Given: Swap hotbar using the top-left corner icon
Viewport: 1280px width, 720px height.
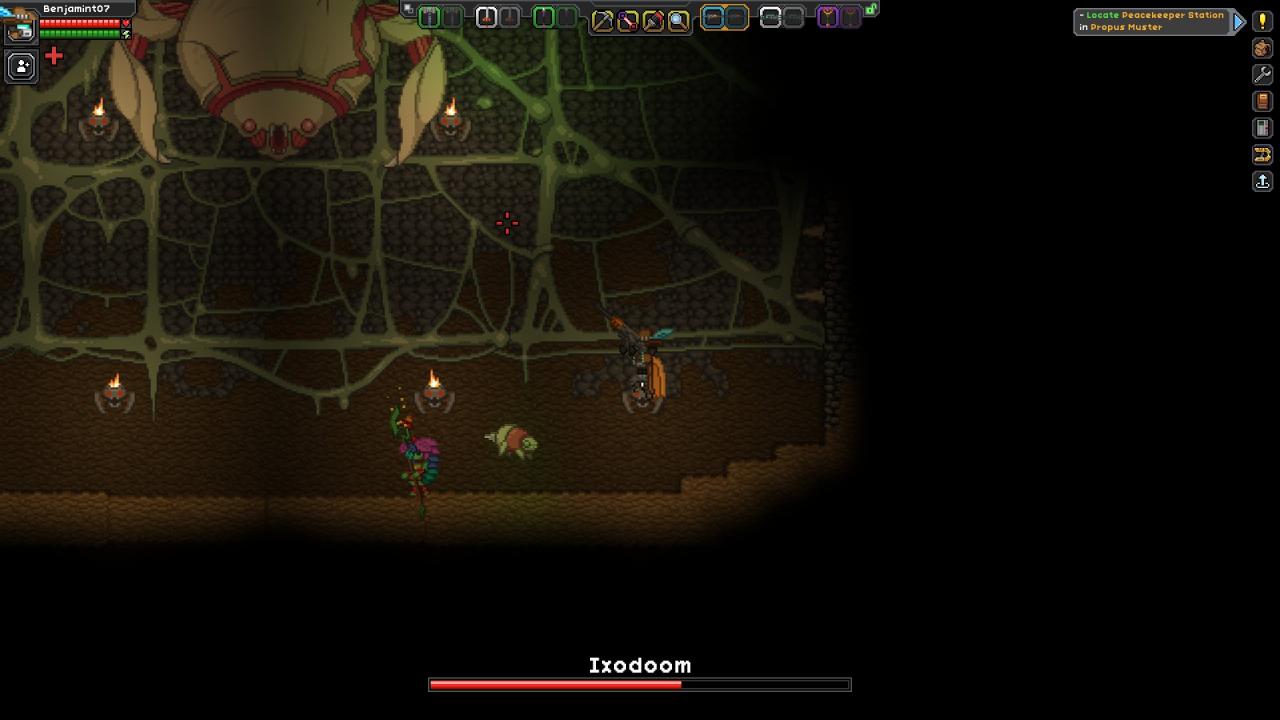Looking at the screenshot, I should 407,9.
